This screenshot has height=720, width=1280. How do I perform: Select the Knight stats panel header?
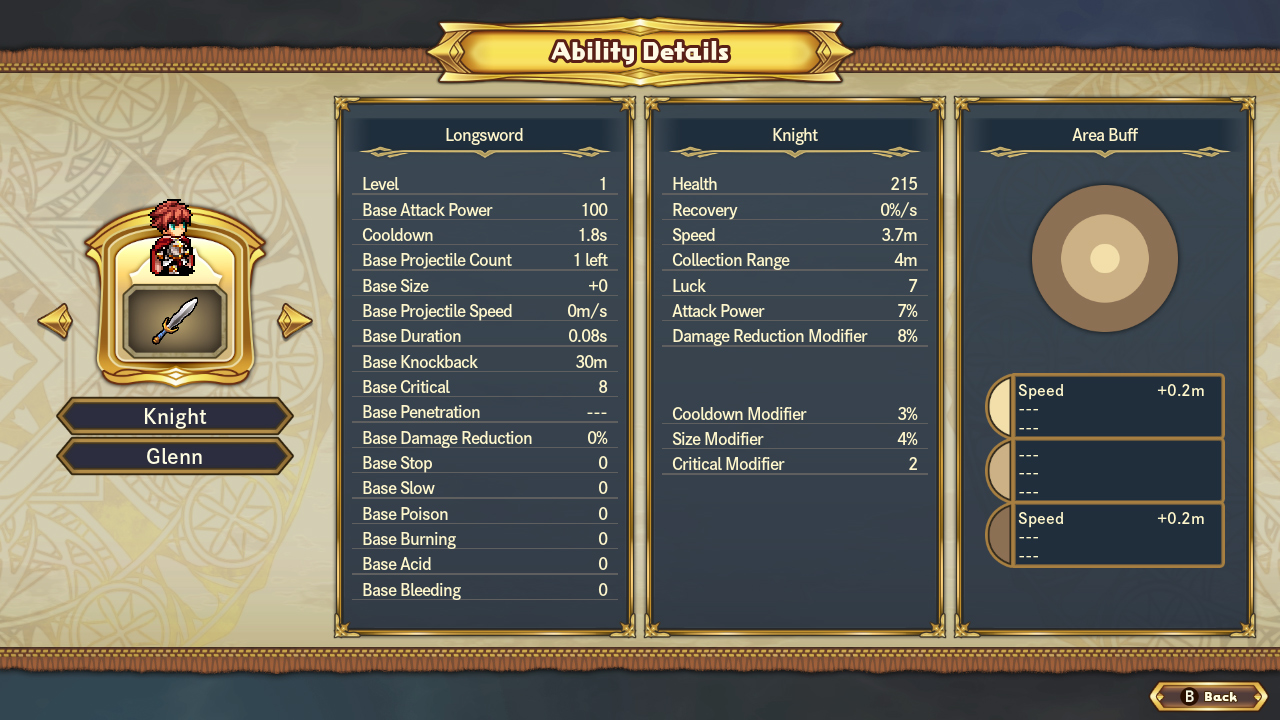tap(794, 135)
